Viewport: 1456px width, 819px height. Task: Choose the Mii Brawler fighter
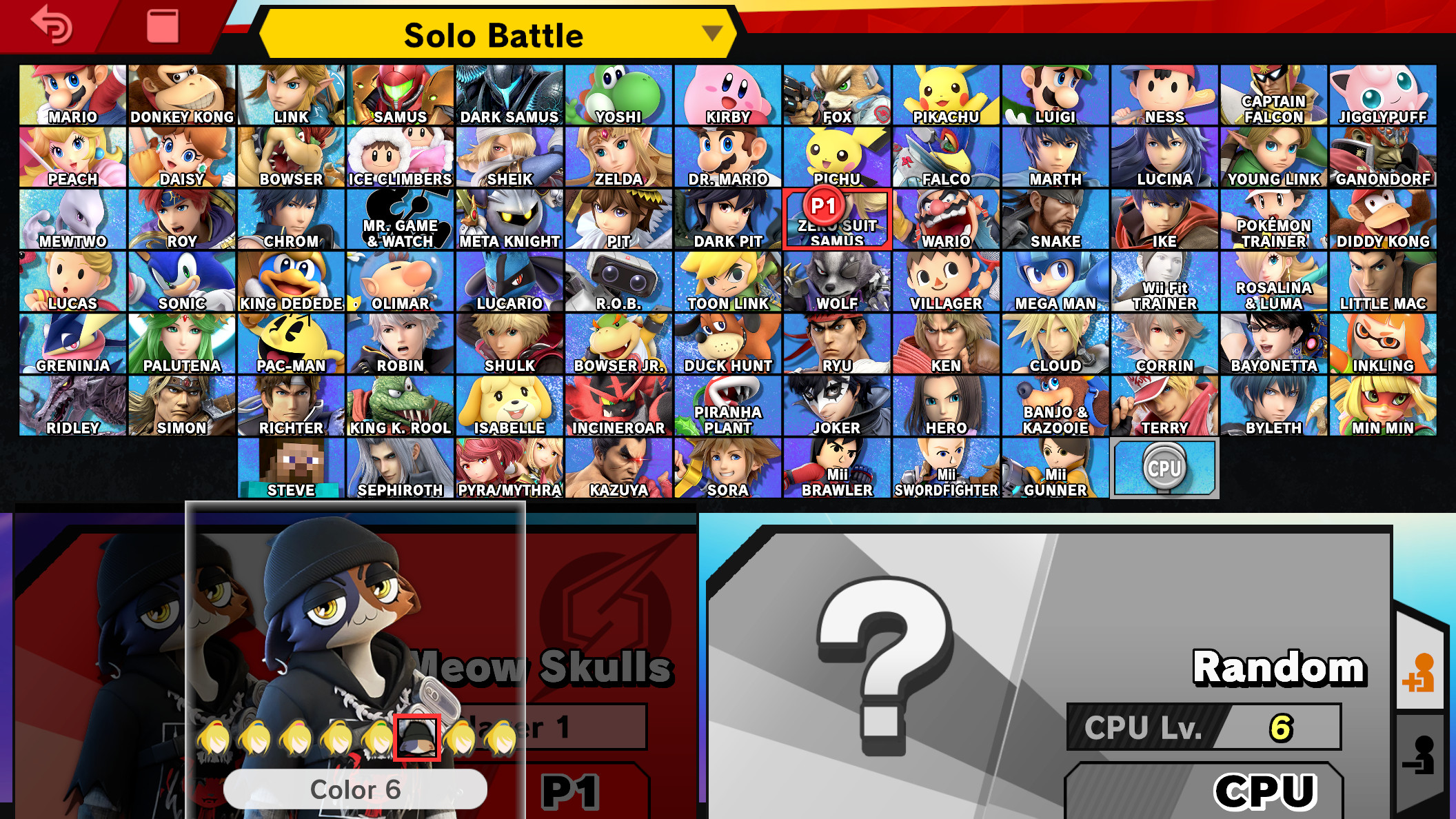(x=837, y=467)
